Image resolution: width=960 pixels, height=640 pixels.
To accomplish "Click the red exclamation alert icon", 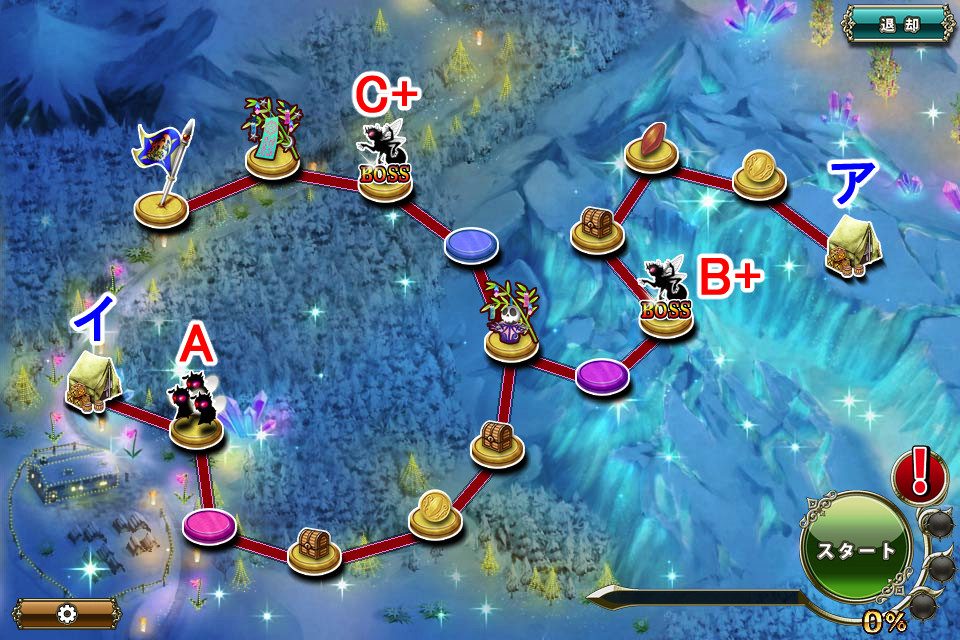I will click(x=919, y=474).
